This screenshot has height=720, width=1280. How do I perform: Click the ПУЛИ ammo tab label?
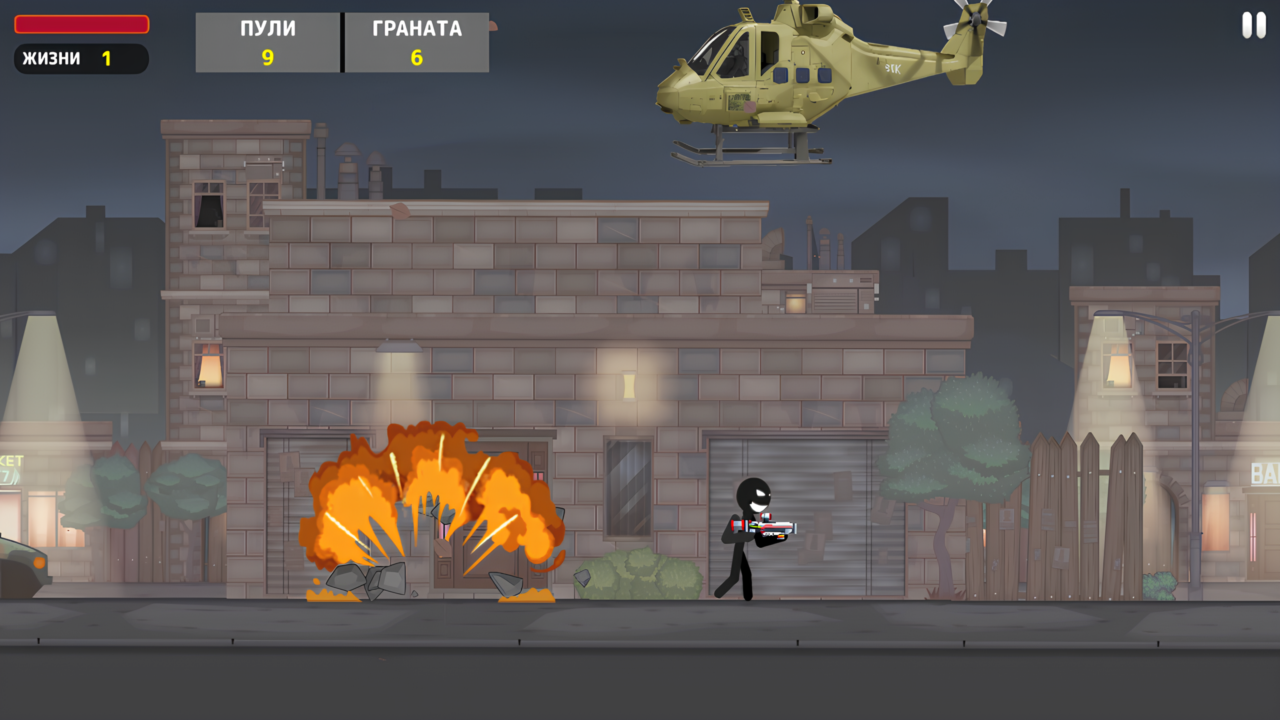(x=267, y=28)
